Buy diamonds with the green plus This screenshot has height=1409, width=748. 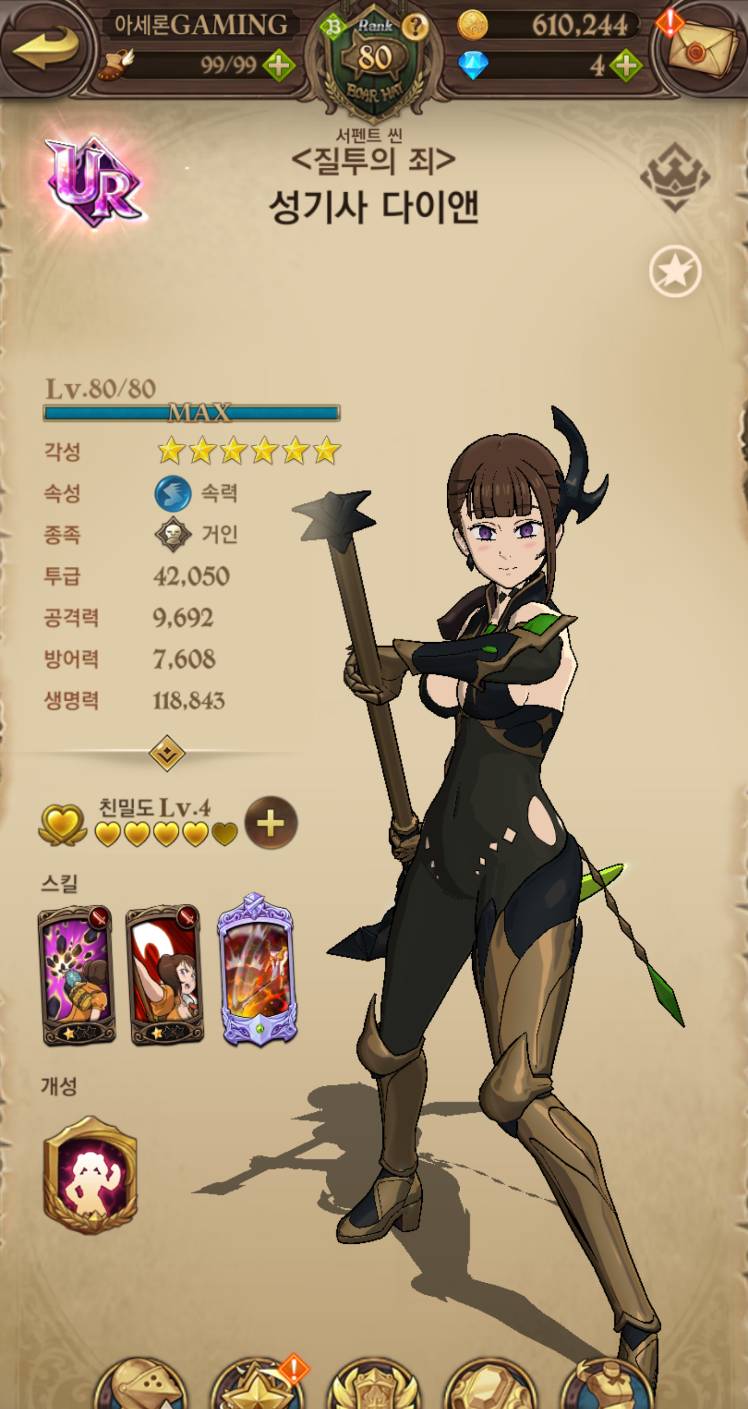(x=625, y=66)
